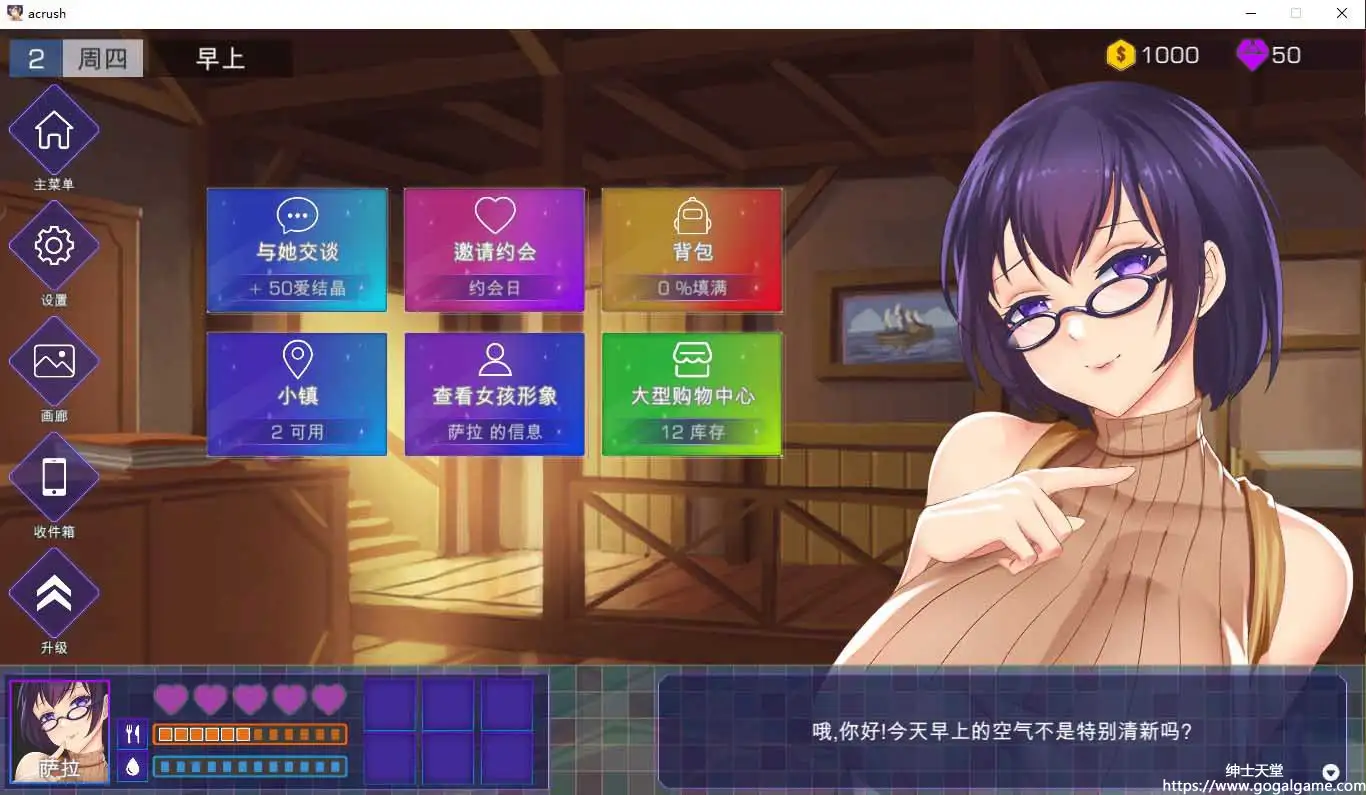This screenshot has height=795, width=1366.
Task: Click the fork-and-knife hunger indicator
Action: point(132,733)
